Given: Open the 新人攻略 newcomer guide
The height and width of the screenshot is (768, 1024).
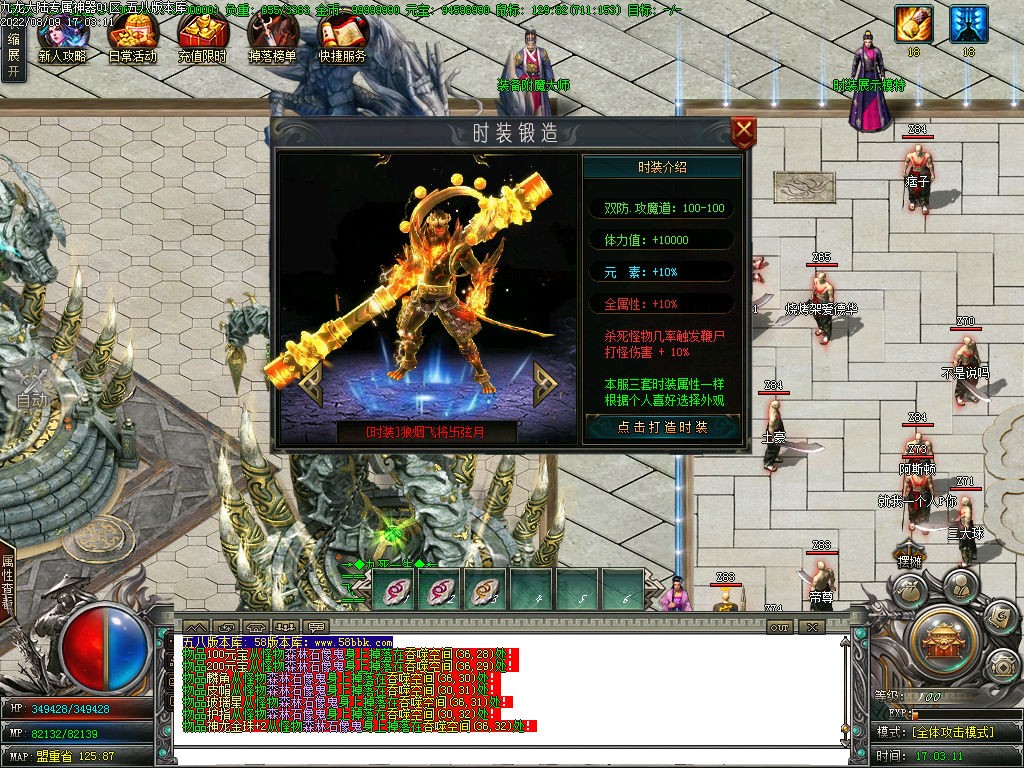Looking at the screenshot, I should pos(62,40).
